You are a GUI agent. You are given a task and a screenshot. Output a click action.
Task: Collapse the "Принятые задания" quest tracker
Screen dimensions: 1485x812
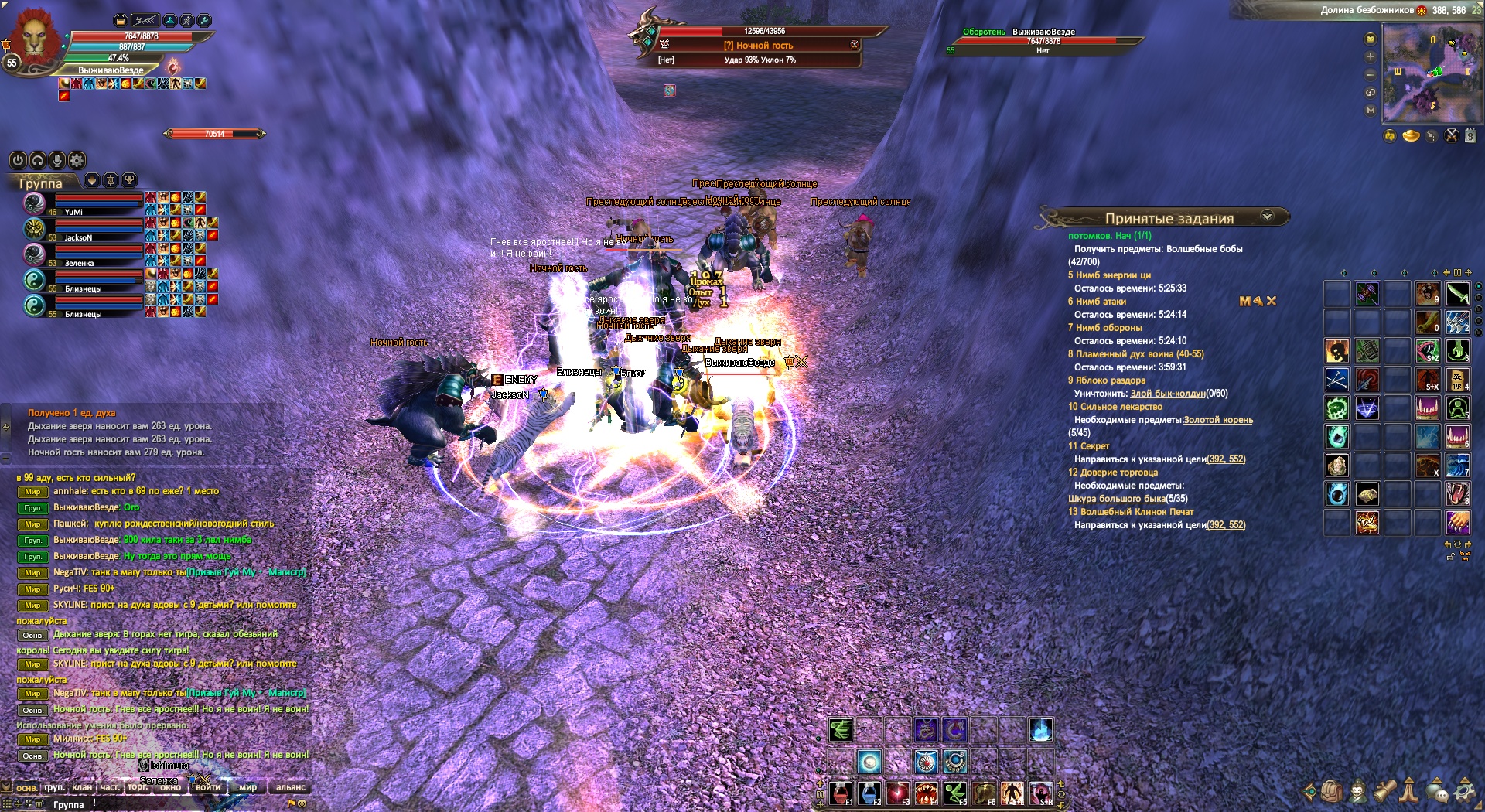tap(1267, 217)
